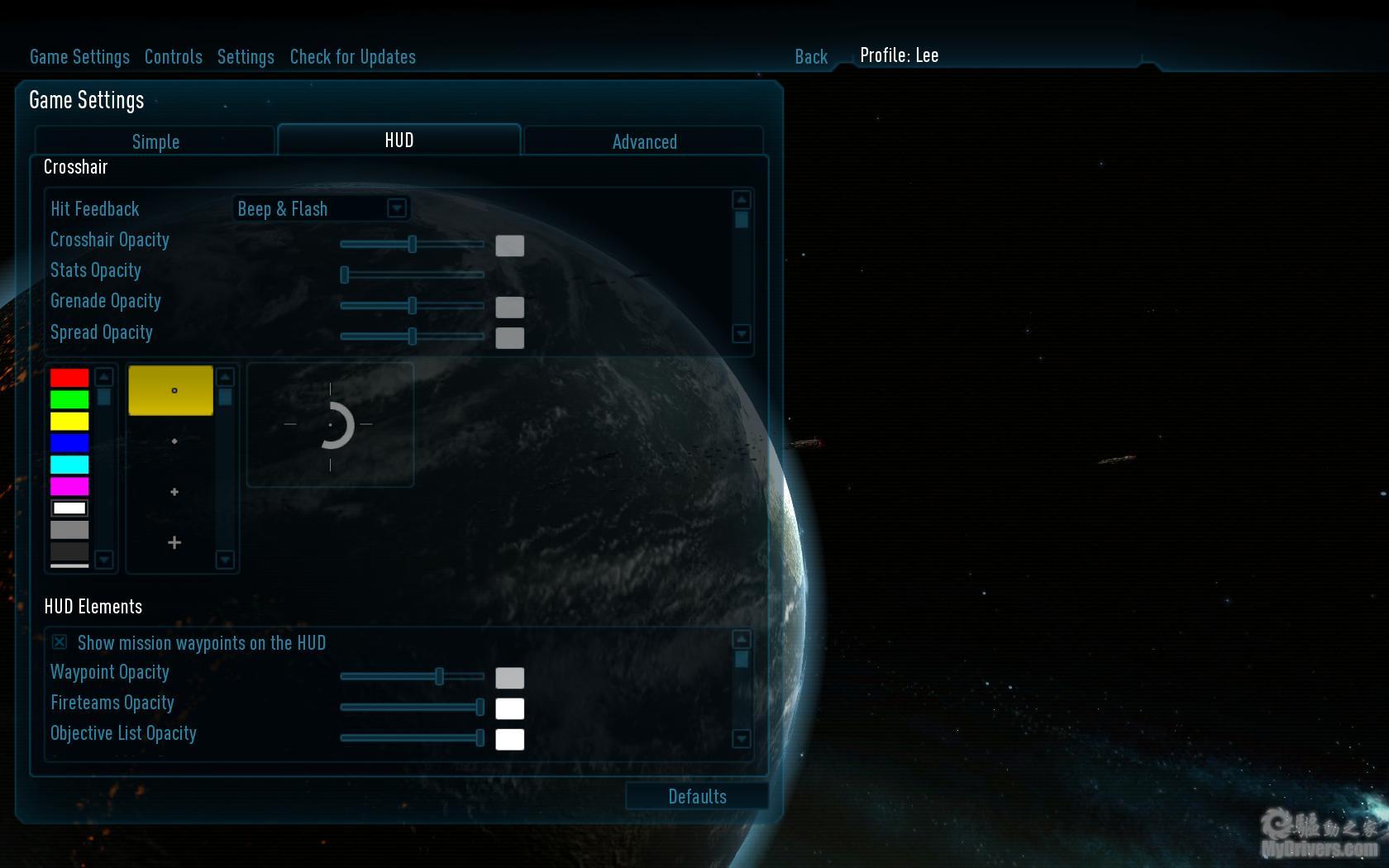The image size is (1389, 868).
Task: Switch to the Advanced tab
Action: (644, 141)
